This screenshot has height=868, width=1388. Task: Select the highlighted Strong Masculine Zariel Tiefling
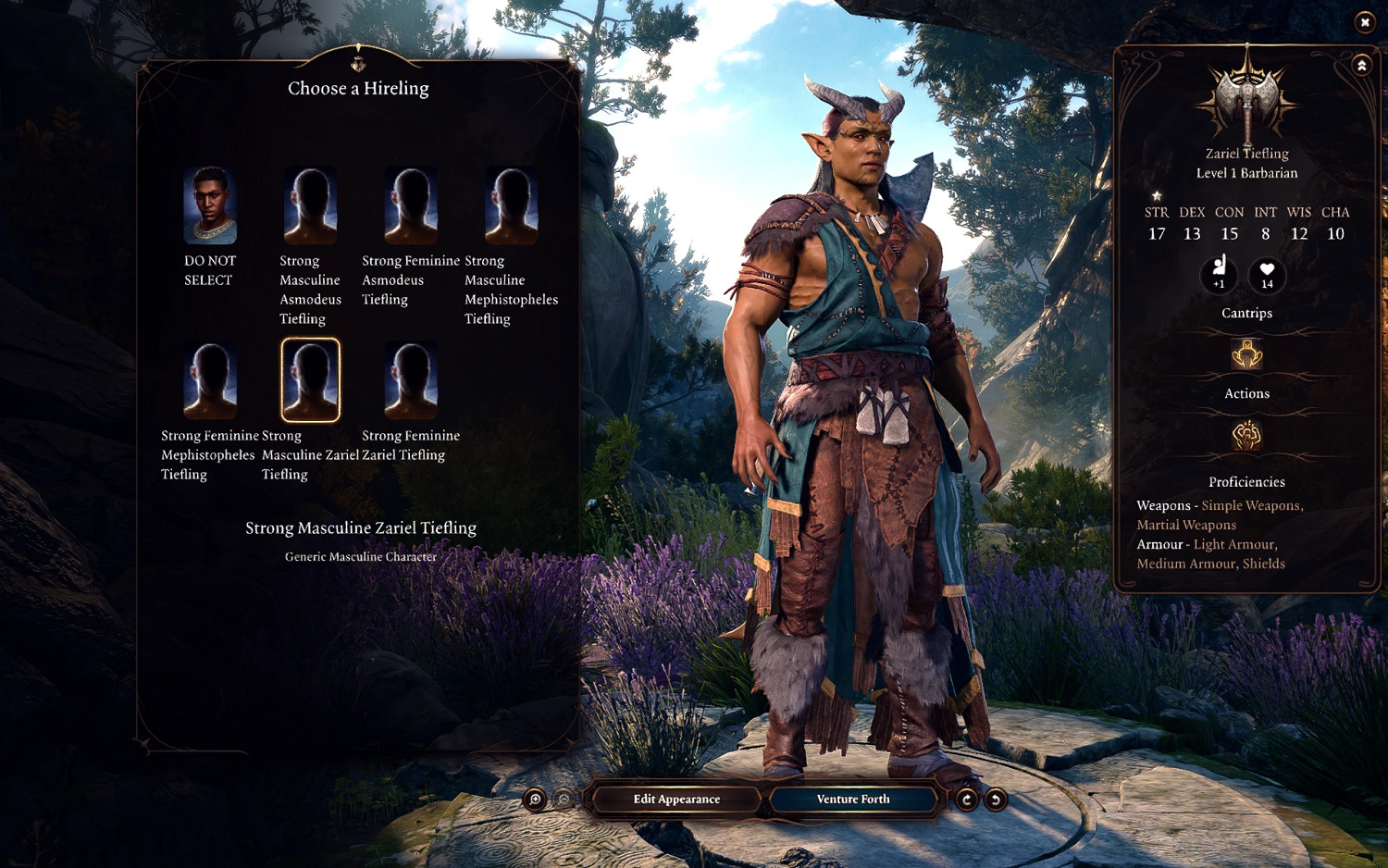point(310,380)
